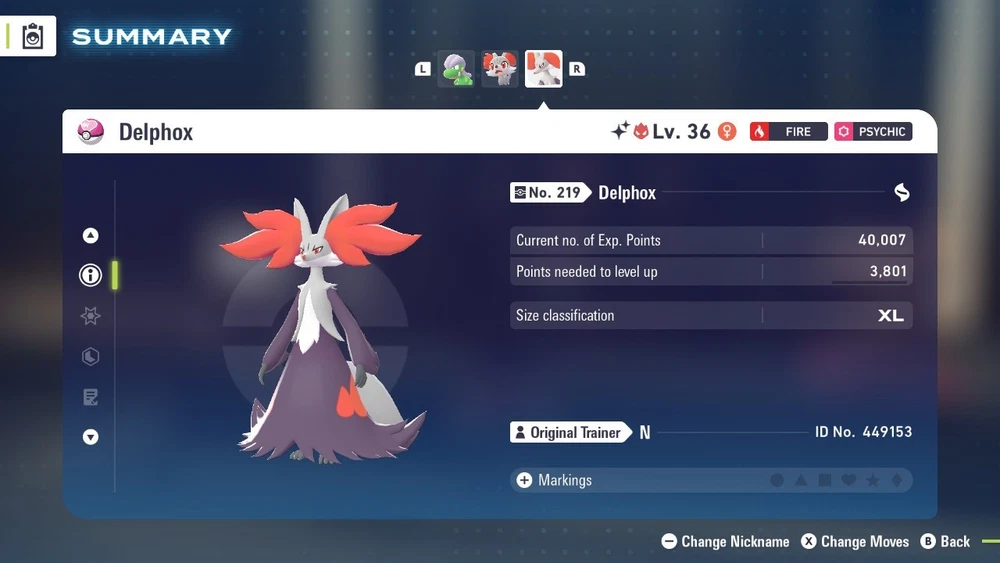Open the info page icon
The width and height of the screenshot is (1000, 563).
pos(91,275)
